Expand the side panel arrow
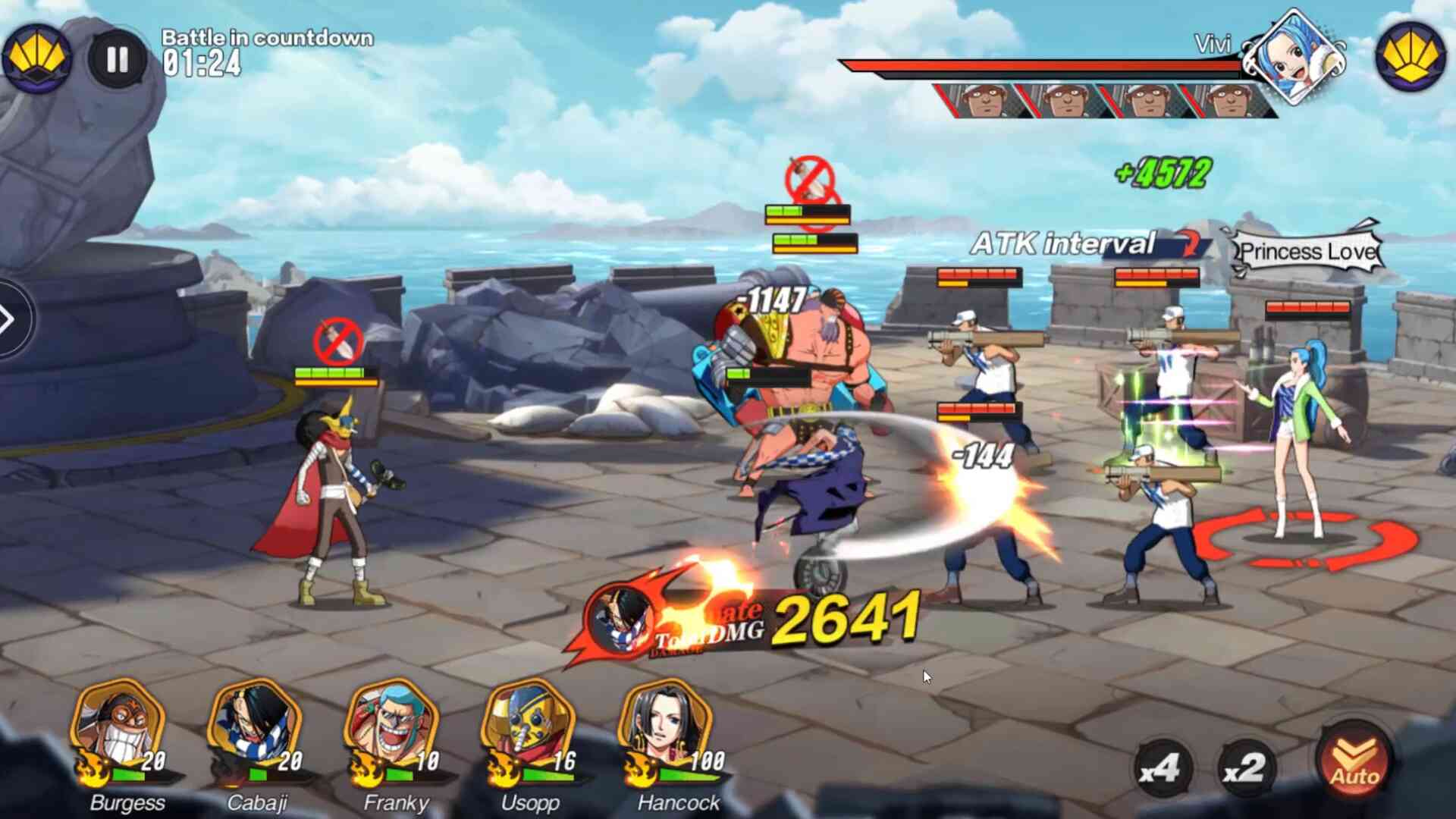The image size is (1456, 819). (x=9, y=319)
